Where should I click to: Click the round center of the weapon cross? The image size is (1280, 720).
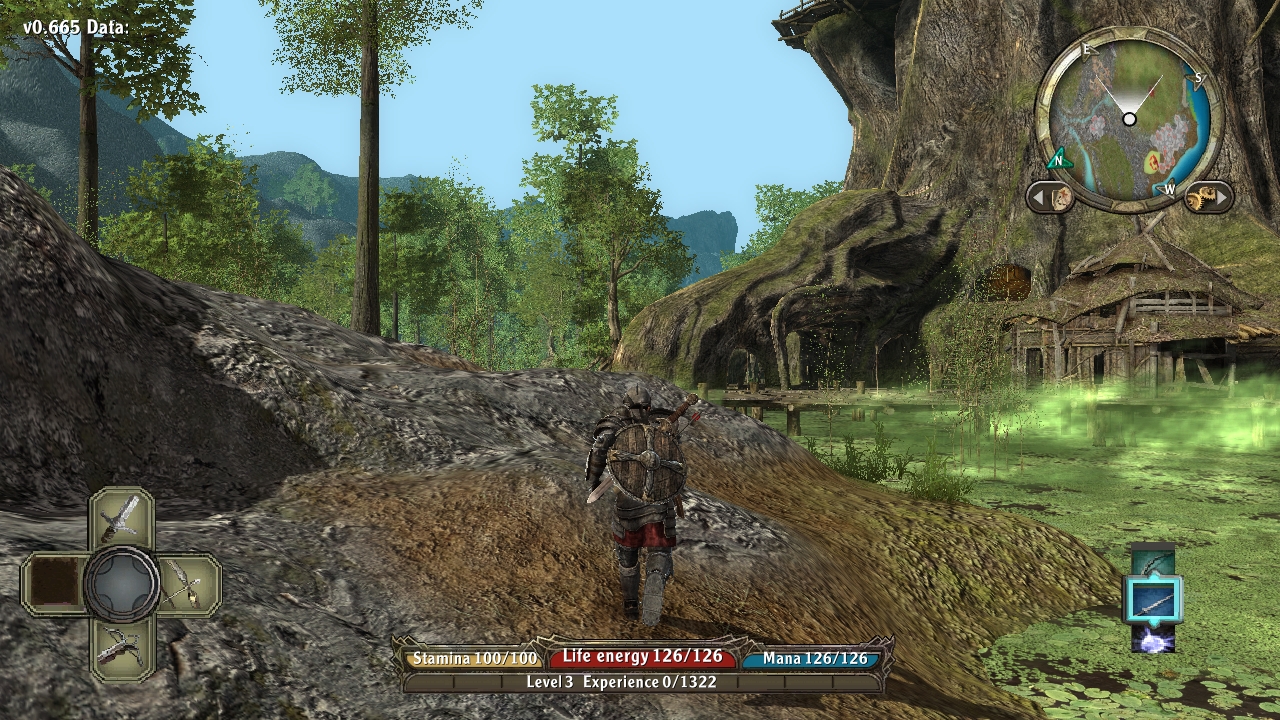pyautogui.click(x=121, y=583)
